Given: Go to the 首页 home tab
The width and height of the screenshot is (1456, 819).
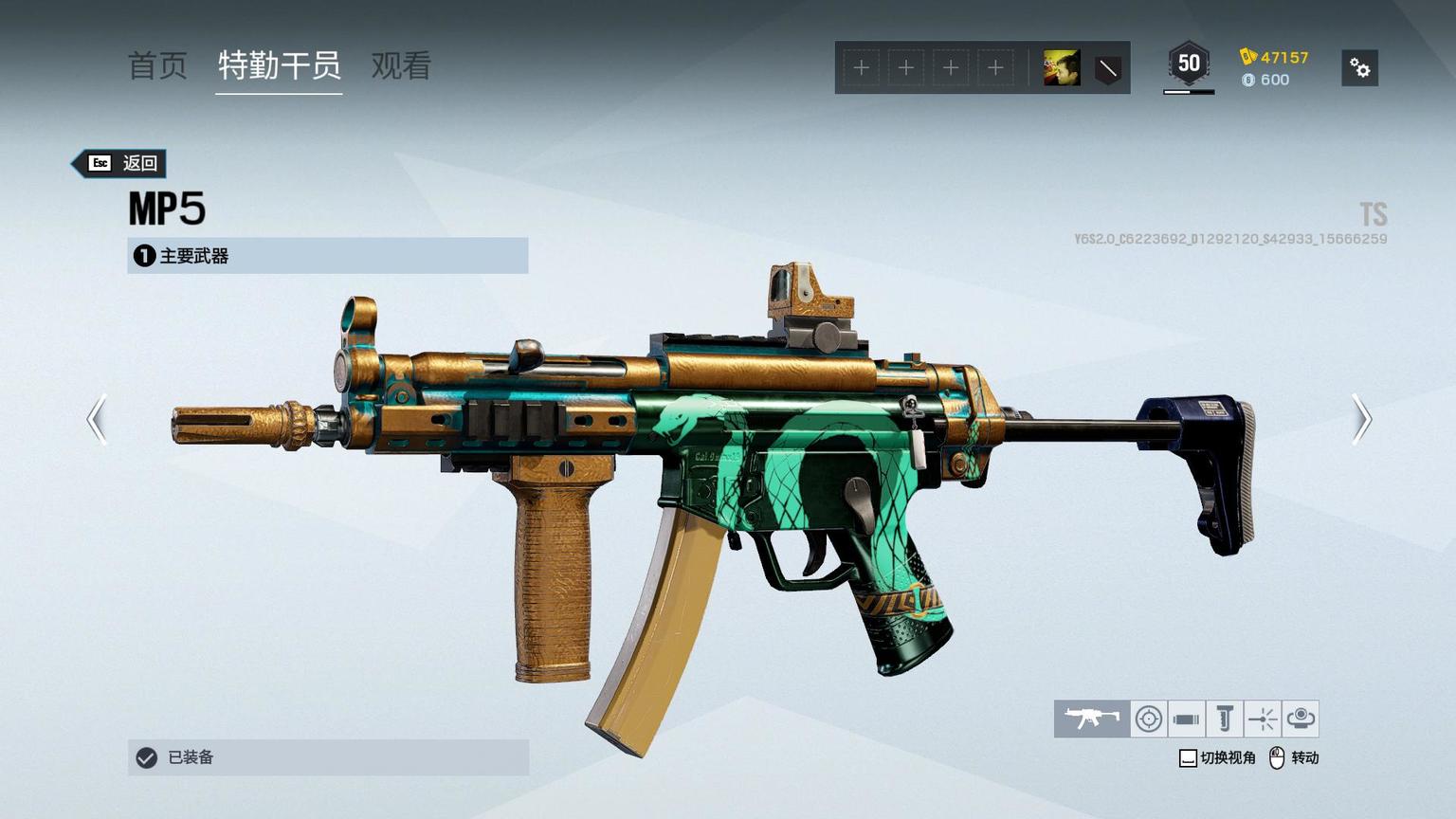Looking at the screenshot, I should click(157, 65).
